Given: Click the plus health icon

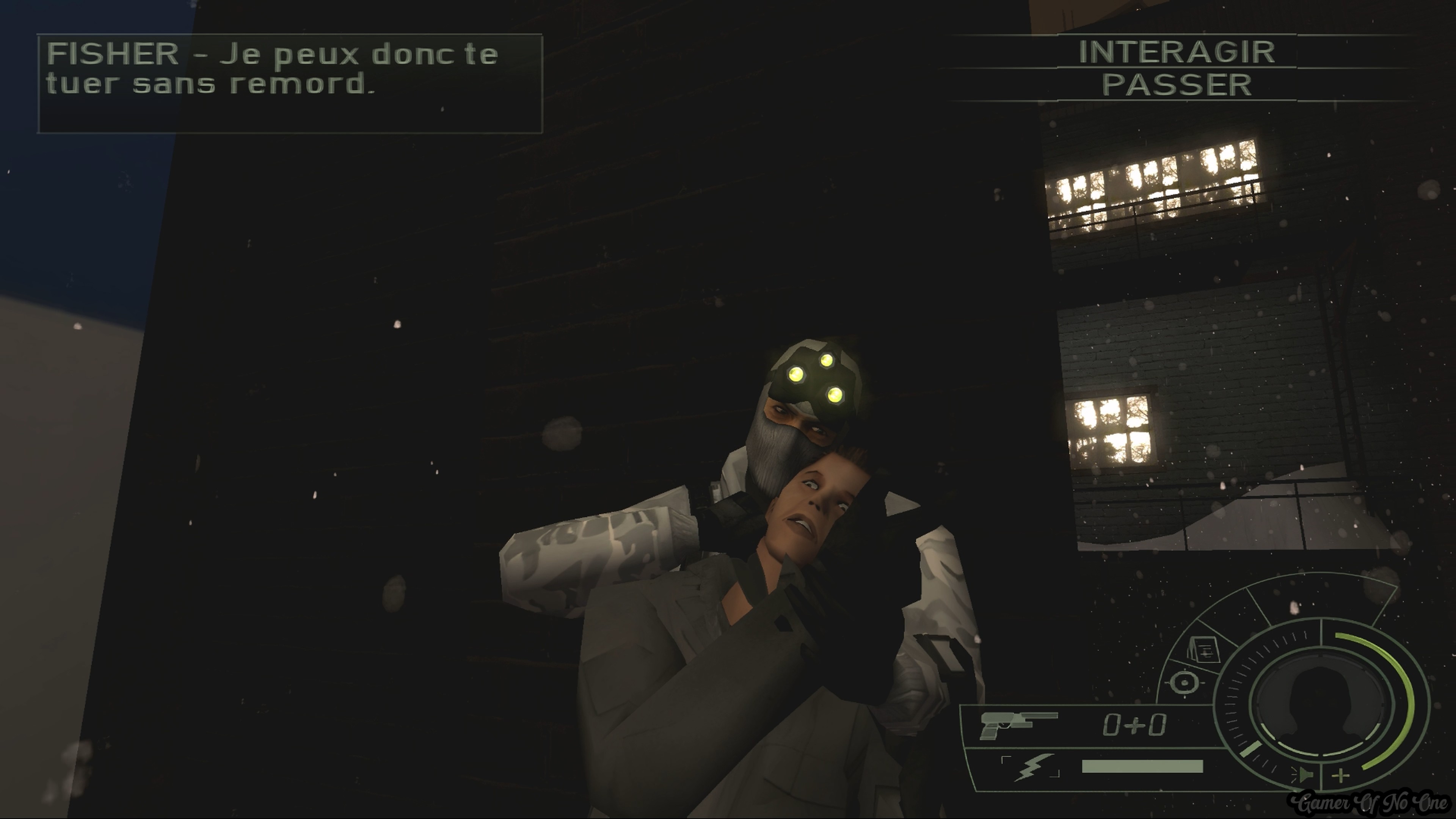Looking at the screenshot, I should [1341, 775].
